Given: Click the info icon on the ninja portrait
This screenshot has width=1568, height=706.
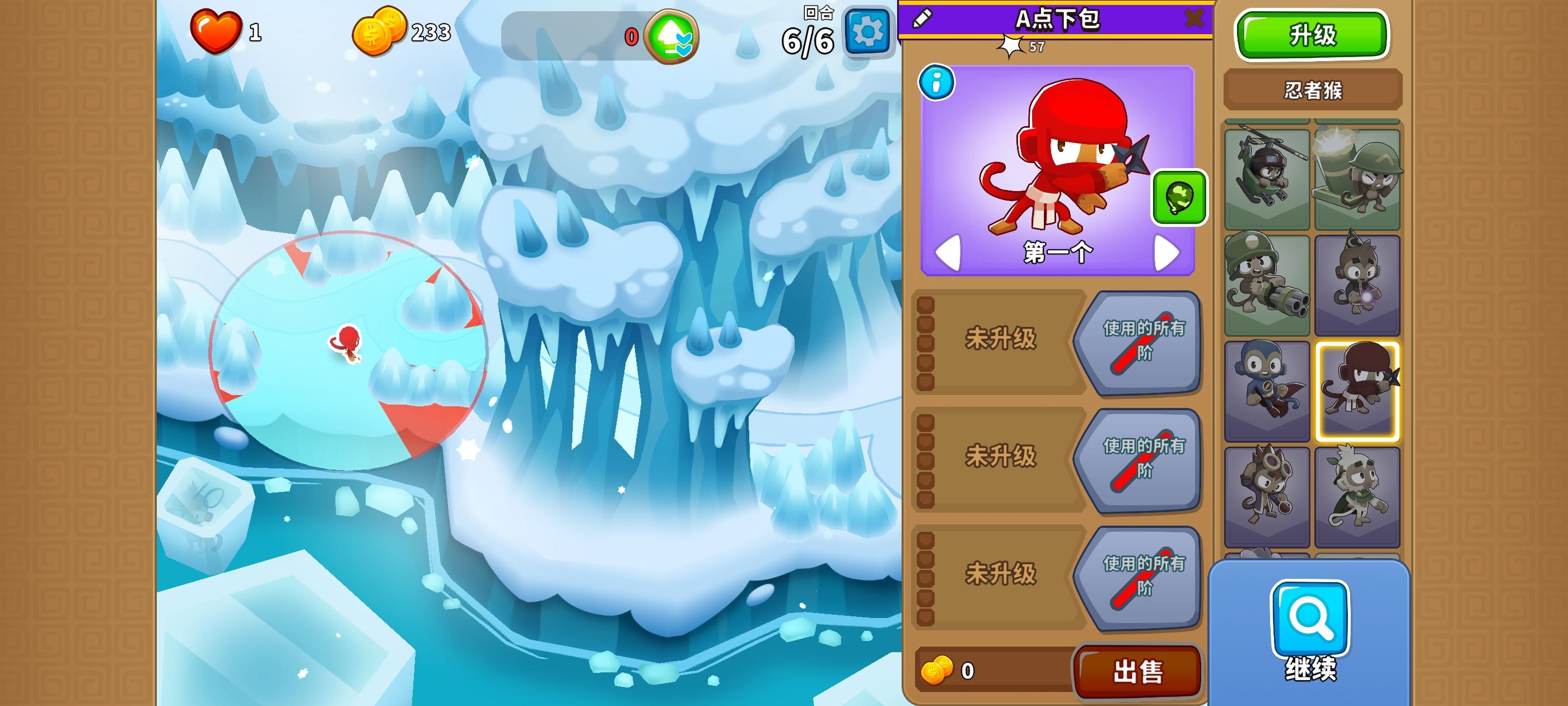Looking at the screenshot, I should pos(938,83).
